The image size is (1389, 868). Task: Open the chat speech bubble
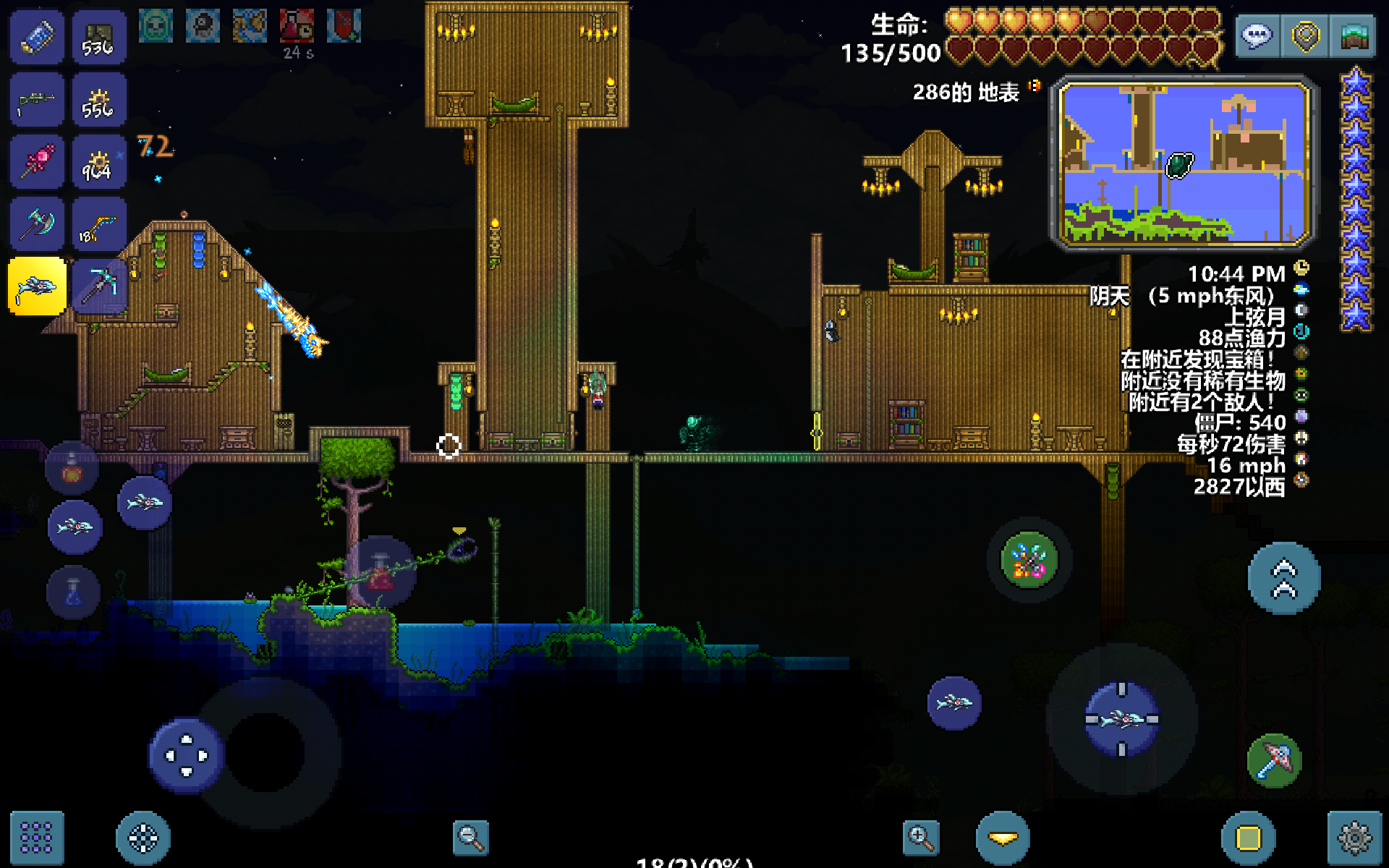[x=1257, y=35]
